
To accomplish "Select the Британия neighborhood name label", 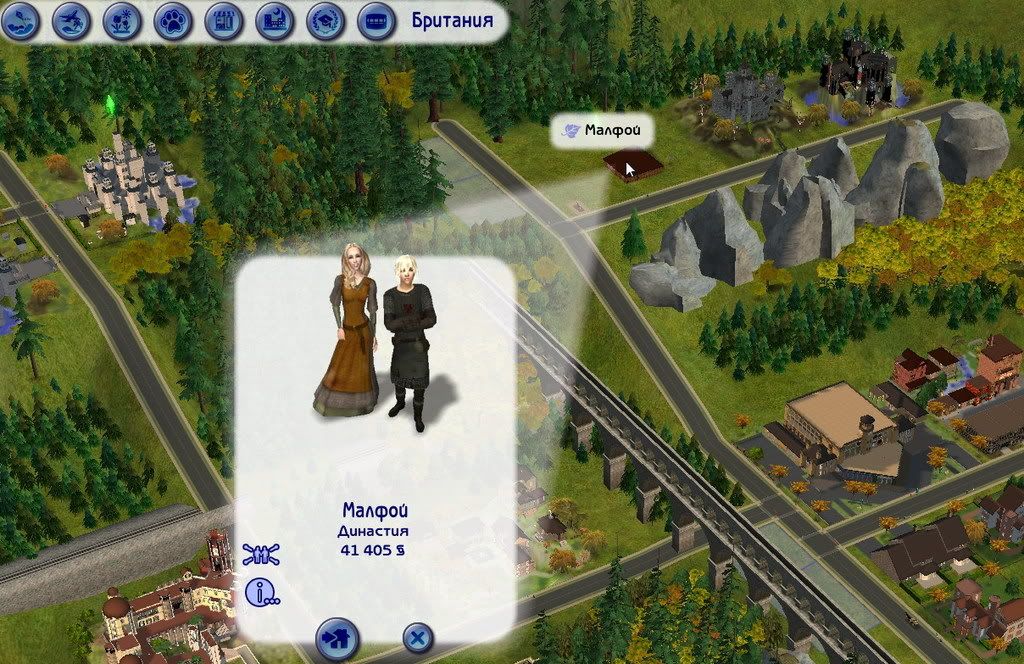I will click(x=452, y=20).
